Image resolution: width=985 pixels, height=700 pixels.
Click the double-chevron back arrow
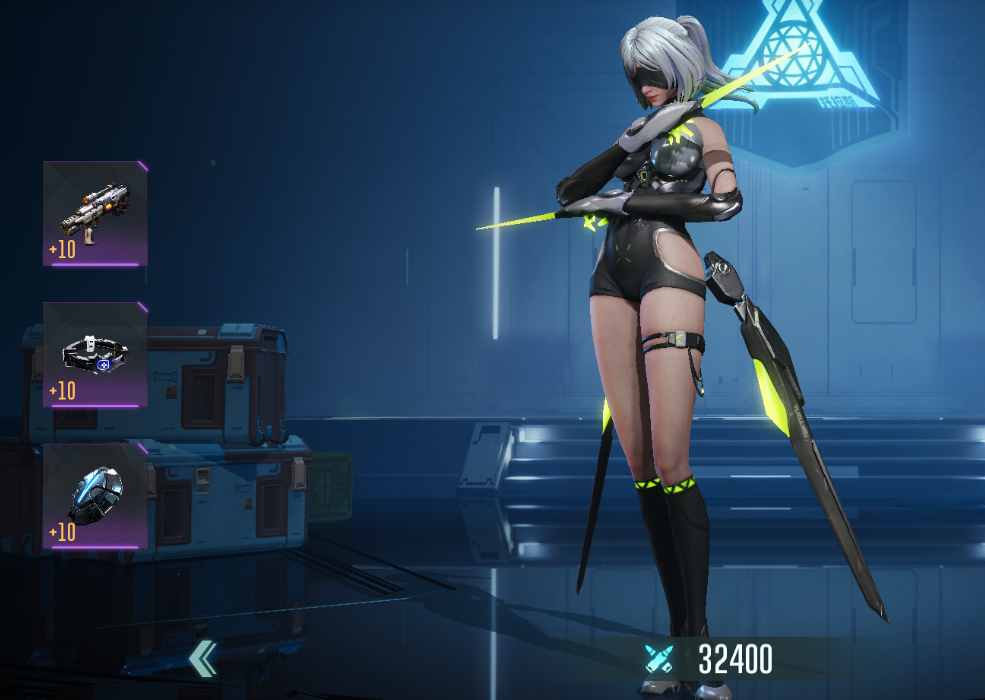(203, 657)
